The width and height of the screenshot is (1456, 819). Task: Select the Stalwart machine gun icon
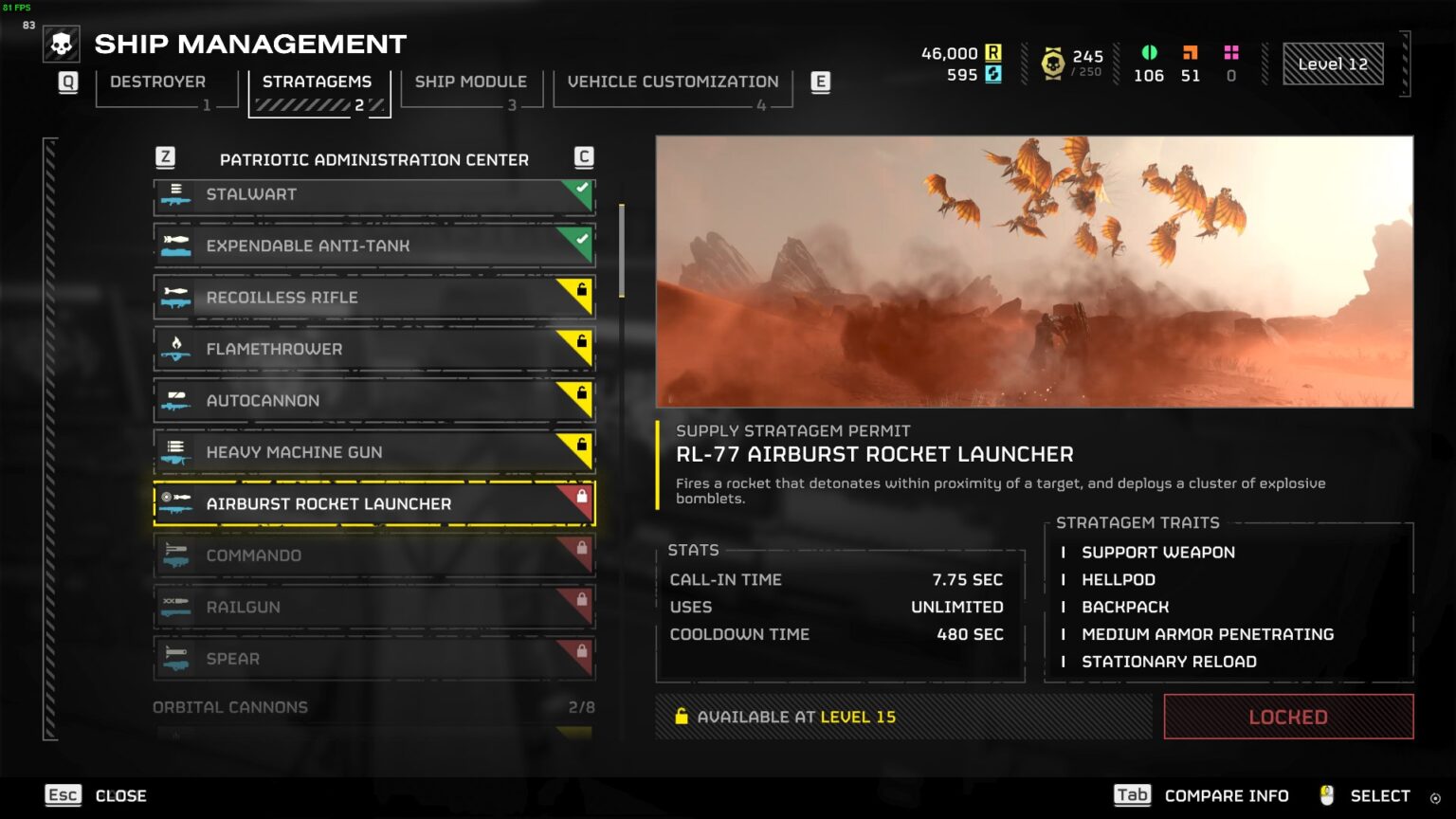(x=178, y=195)
